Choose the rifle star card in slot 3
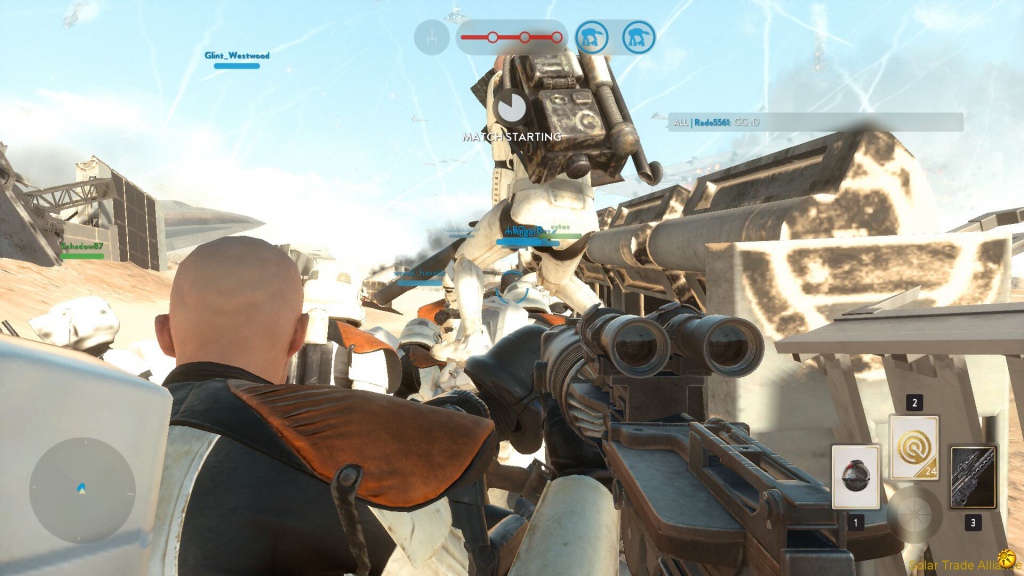Screen dimensions: 1024x576 [x=973, y=477]
